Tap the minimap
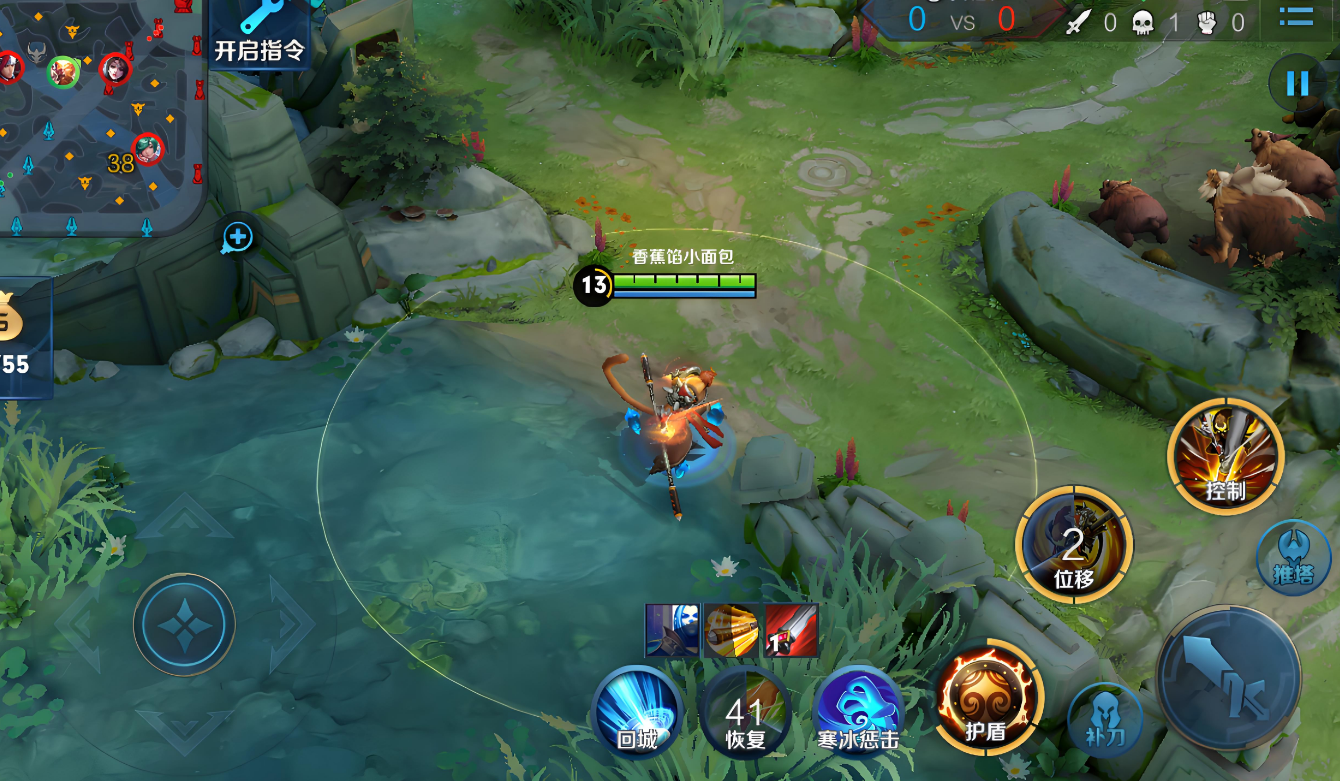 click(x=100, y=115)
